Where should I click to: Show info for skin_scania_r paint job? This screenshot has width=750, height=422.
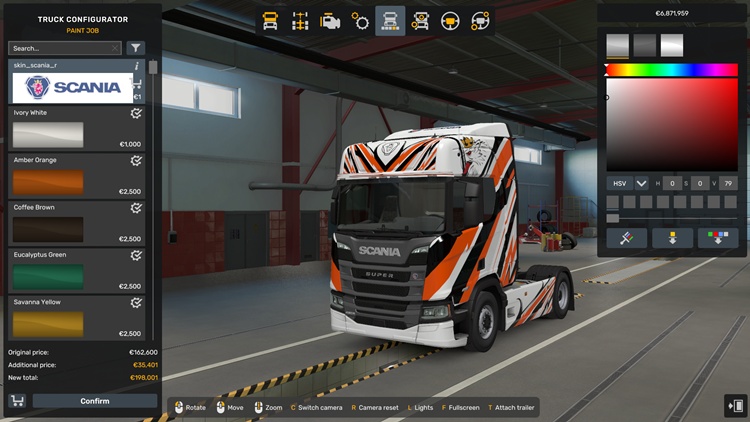pyautogui.click(x=137, y=65)
